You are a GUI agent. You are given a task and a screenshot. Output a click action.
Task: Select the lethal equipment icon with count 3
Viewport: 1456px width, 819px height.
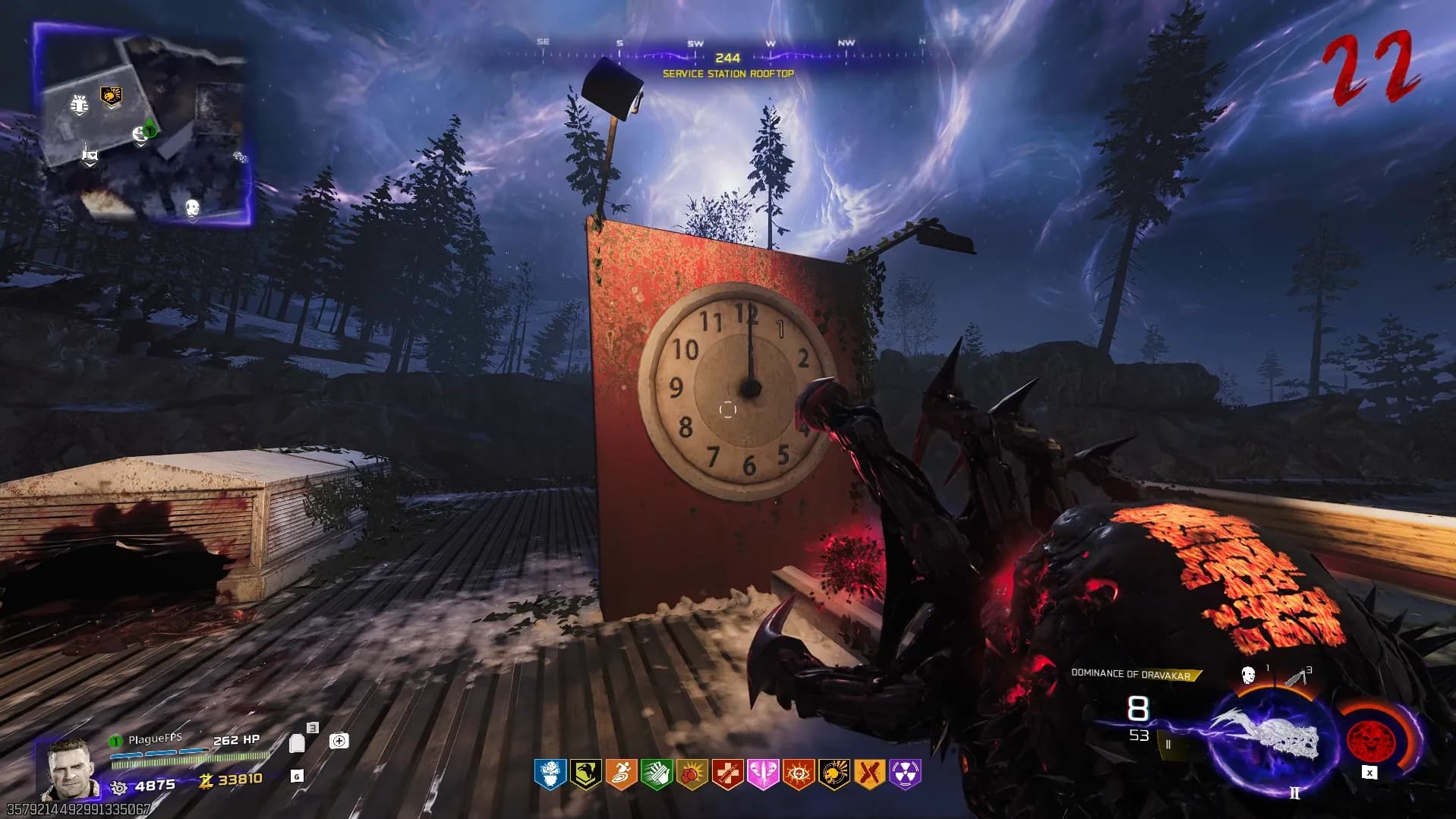1295,676
